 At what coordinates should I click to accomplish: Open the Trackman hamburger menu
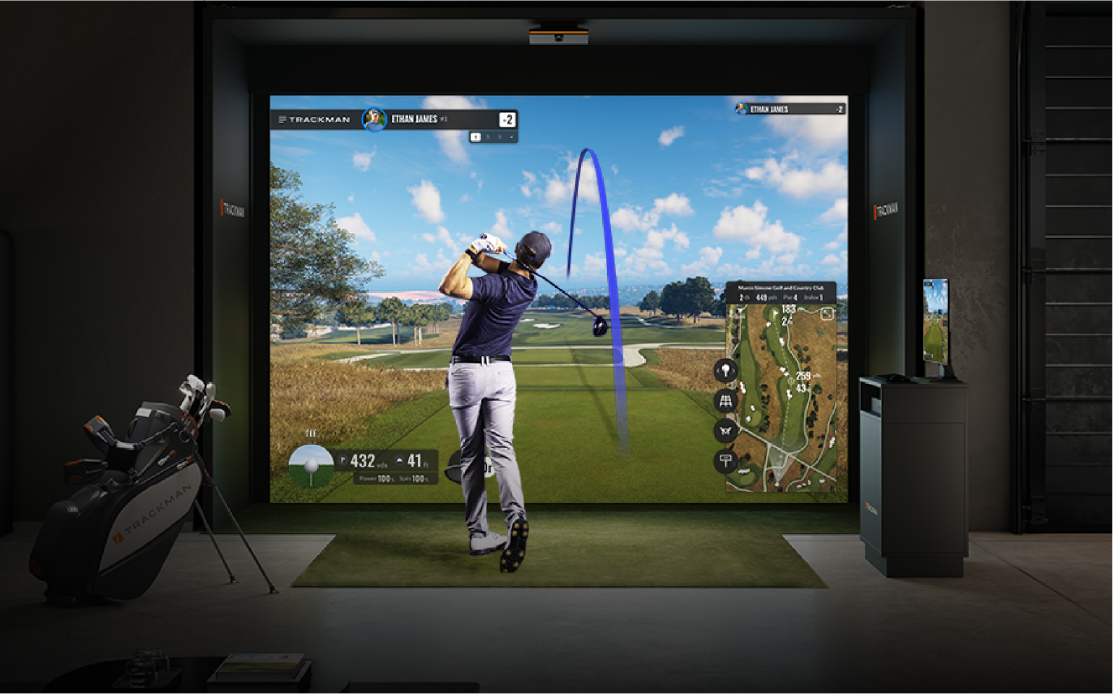[283, 120]
